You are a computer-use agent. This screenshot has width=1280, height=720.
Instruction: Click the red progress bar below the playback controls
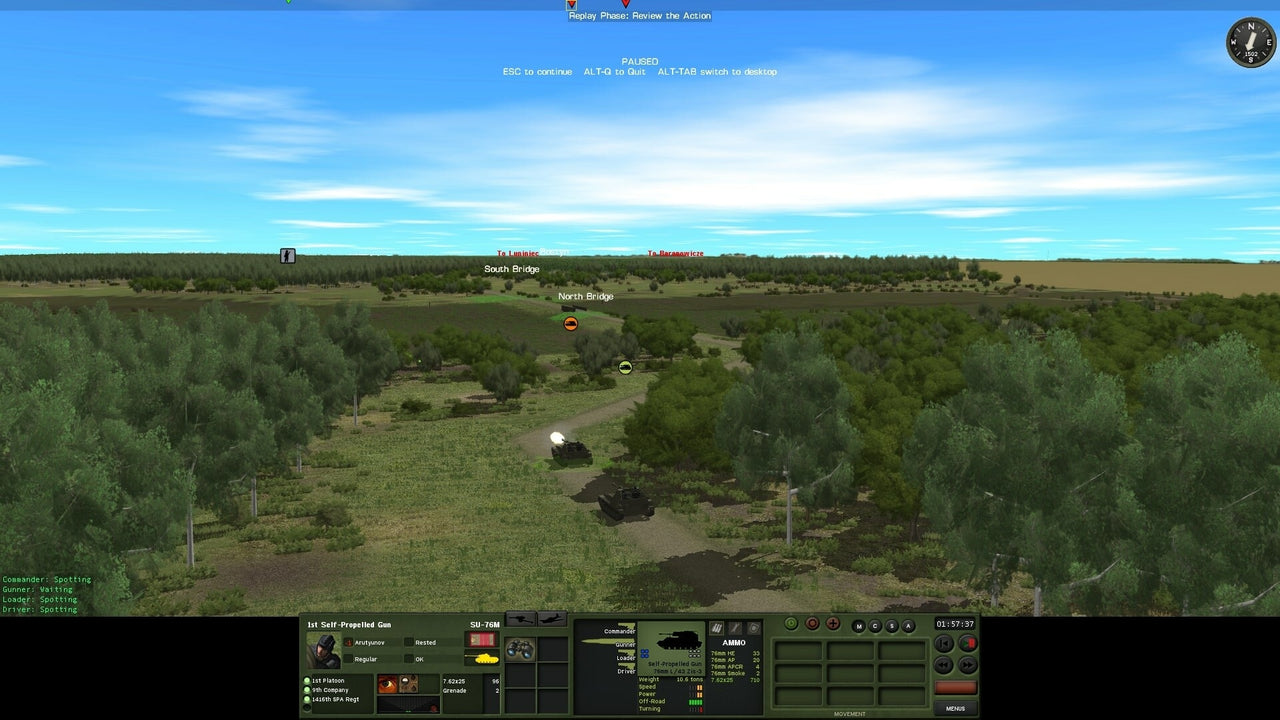(x=955, y=687)
